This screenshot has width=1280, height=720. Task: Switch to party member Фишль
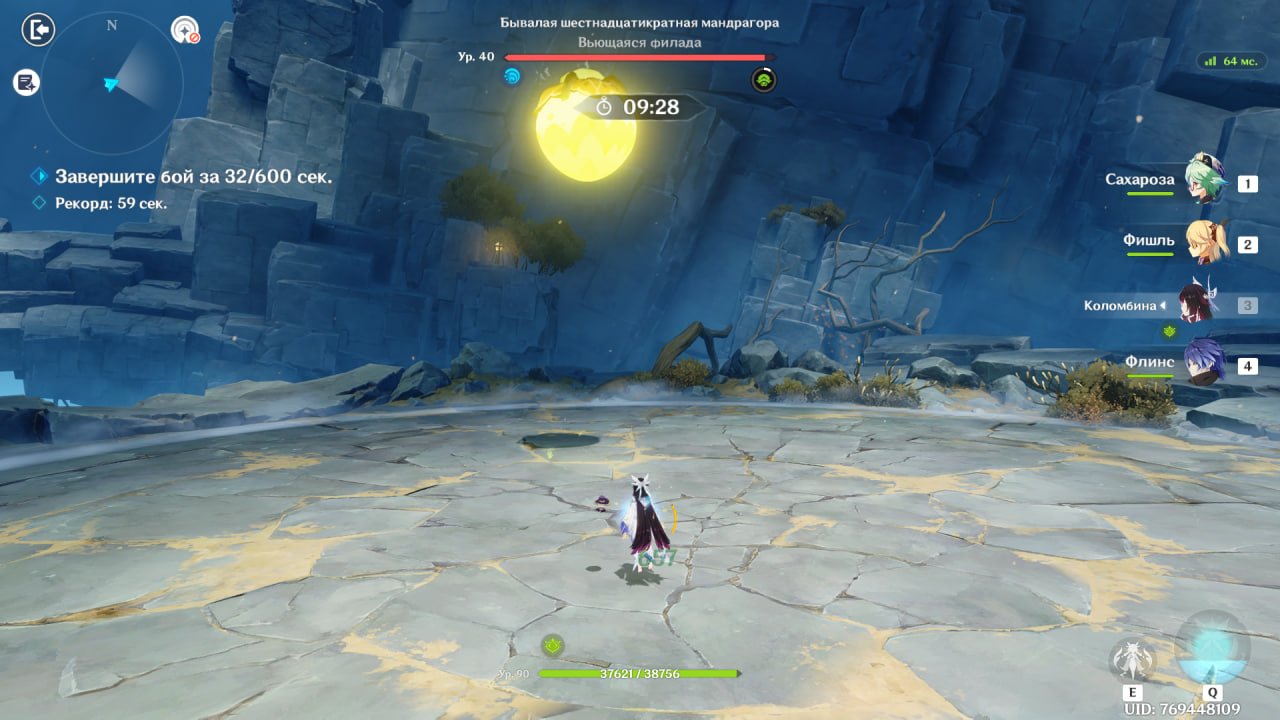pos(1204,241)
